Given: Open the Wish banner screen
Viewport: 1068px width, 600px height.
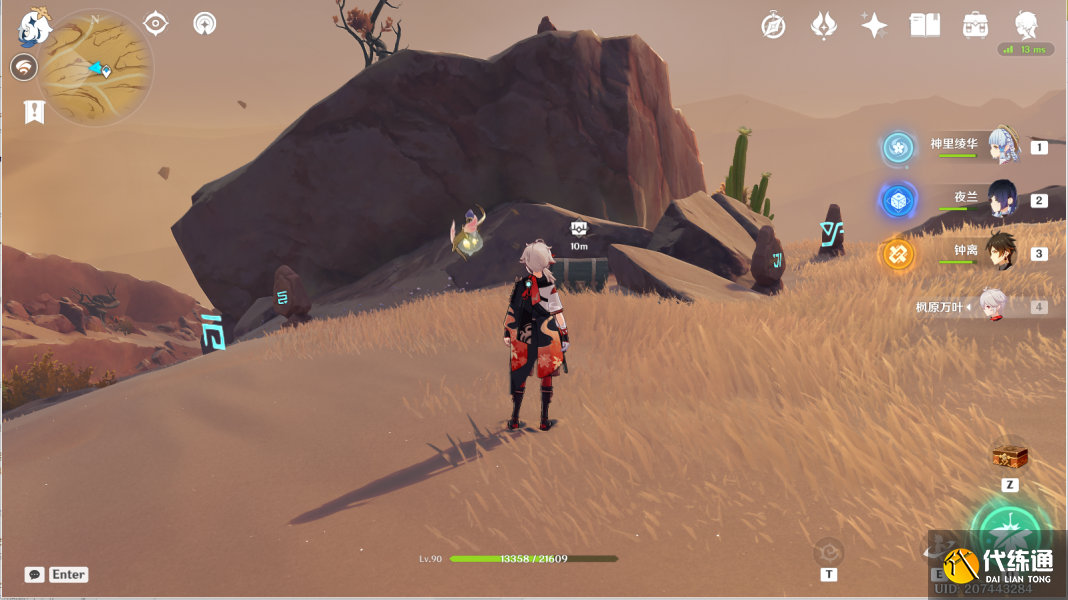Looking at the screenshot, I should click(x=823, y=26).
